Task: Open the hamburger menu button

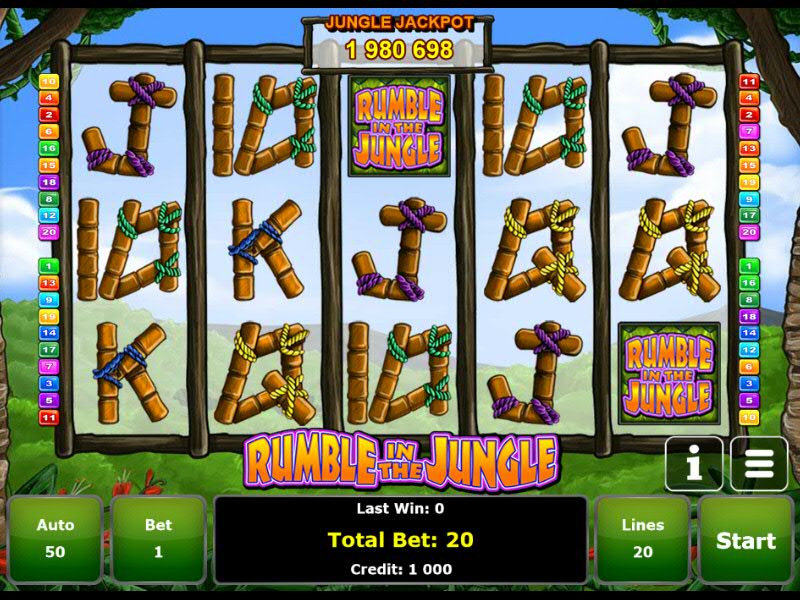Action: (x=759, y=464)
